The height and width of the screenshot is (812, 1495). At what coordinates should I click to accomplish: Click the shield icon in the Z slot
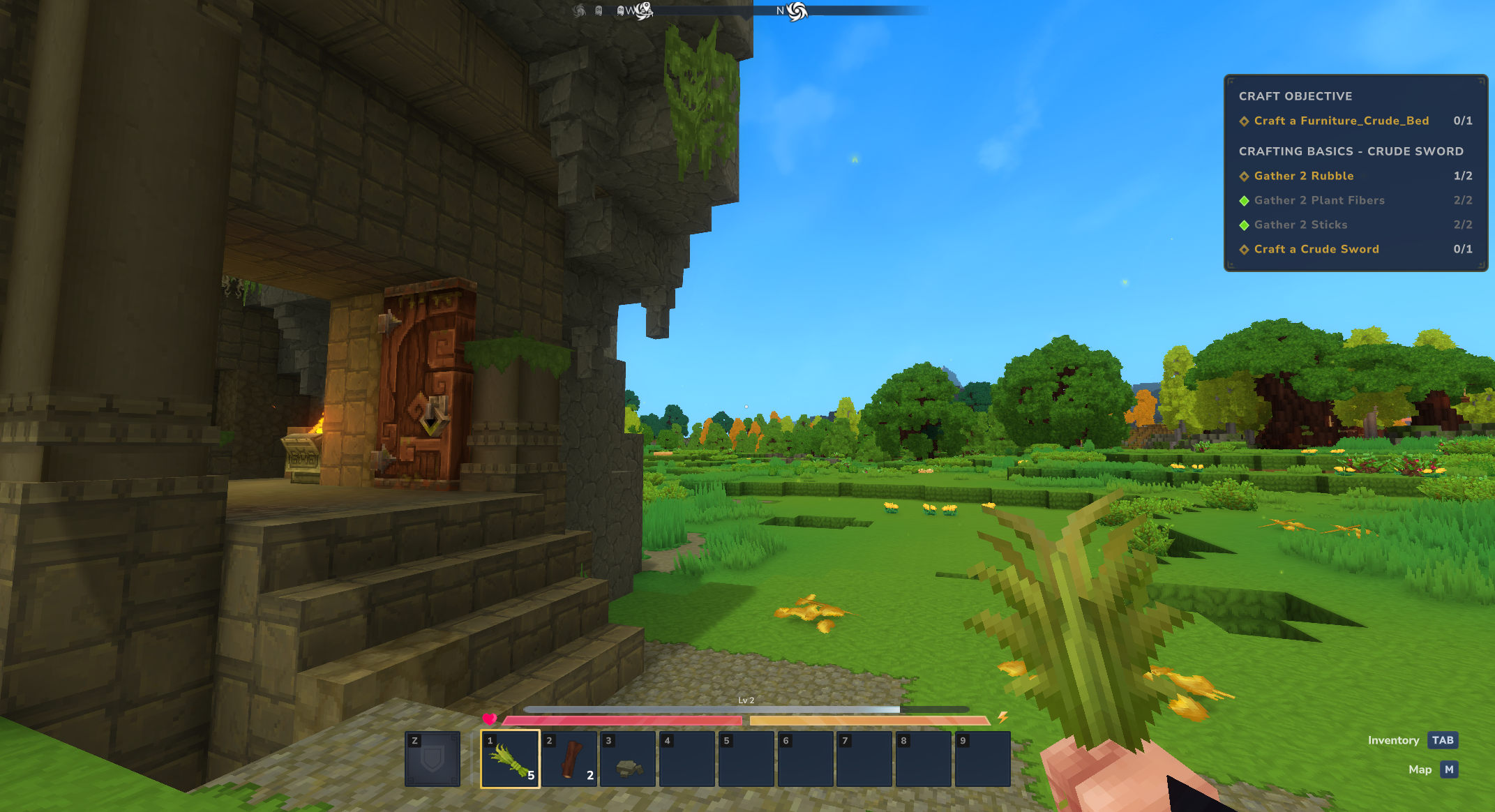[433, 758]
